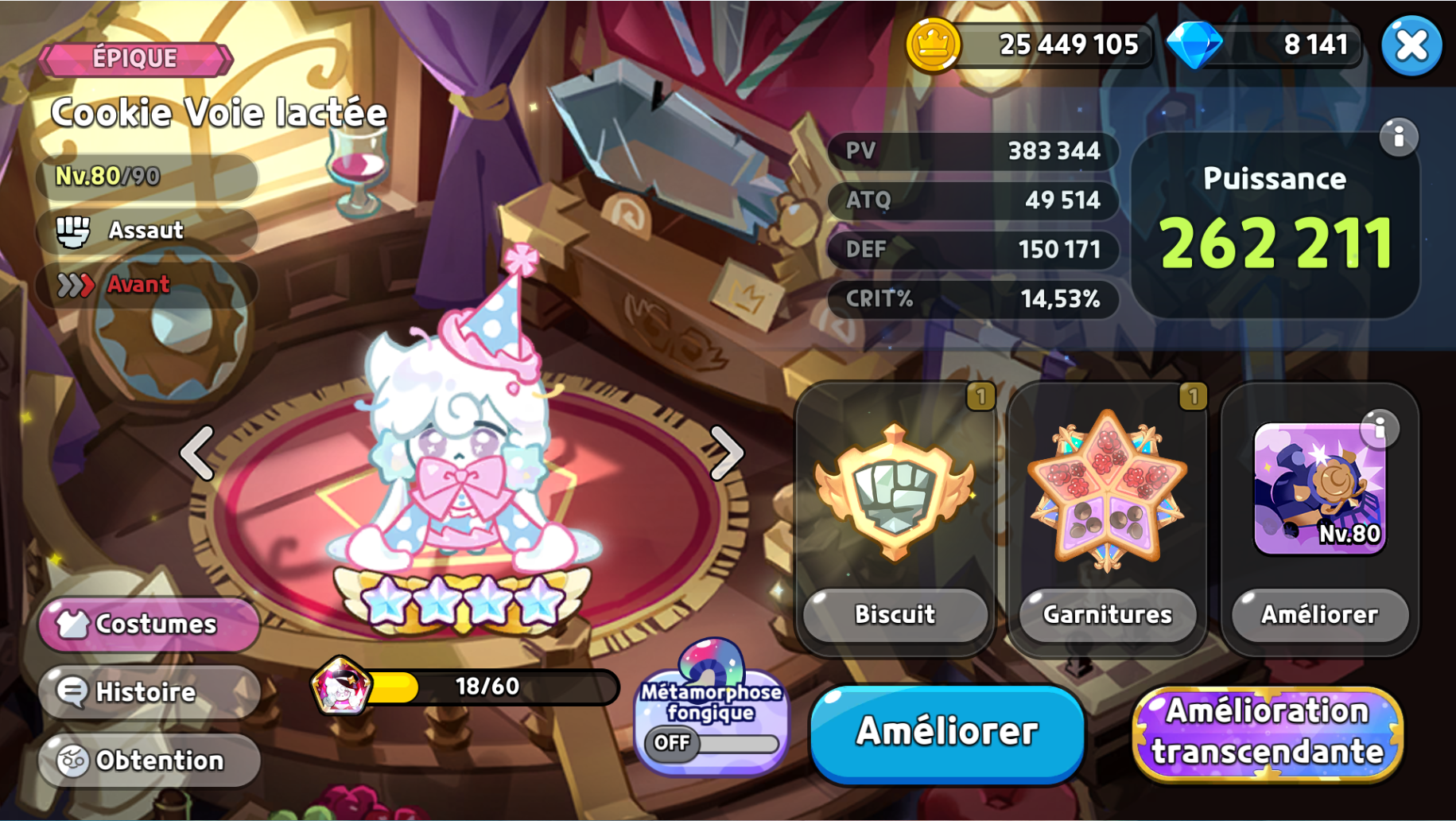Toggle Métamorphose fongique switch
Viewport: 1456px width, 821px height.
pos(712,743)
